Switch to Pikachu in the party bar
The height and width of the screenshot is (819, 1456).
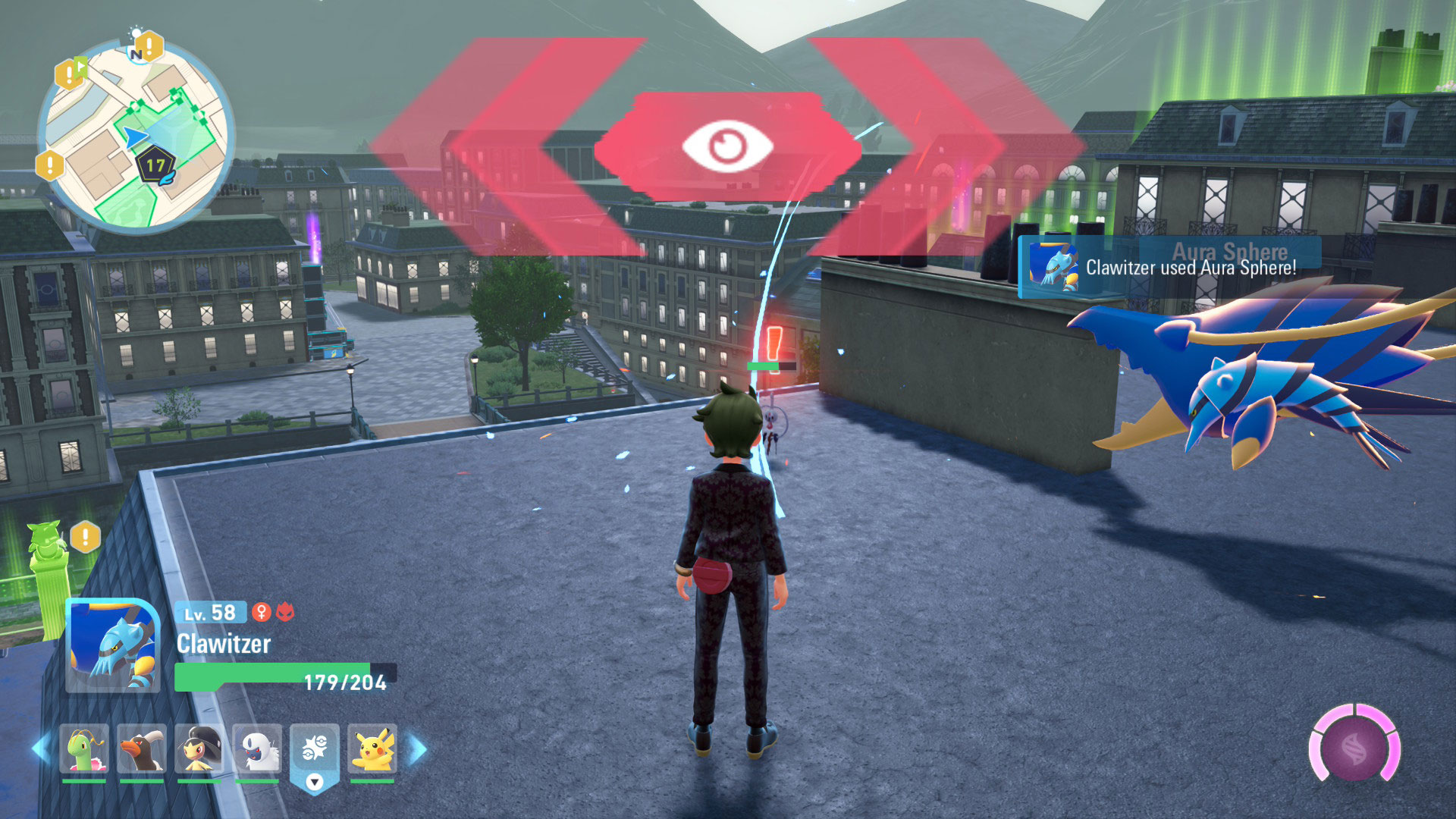tap(372, 749)
